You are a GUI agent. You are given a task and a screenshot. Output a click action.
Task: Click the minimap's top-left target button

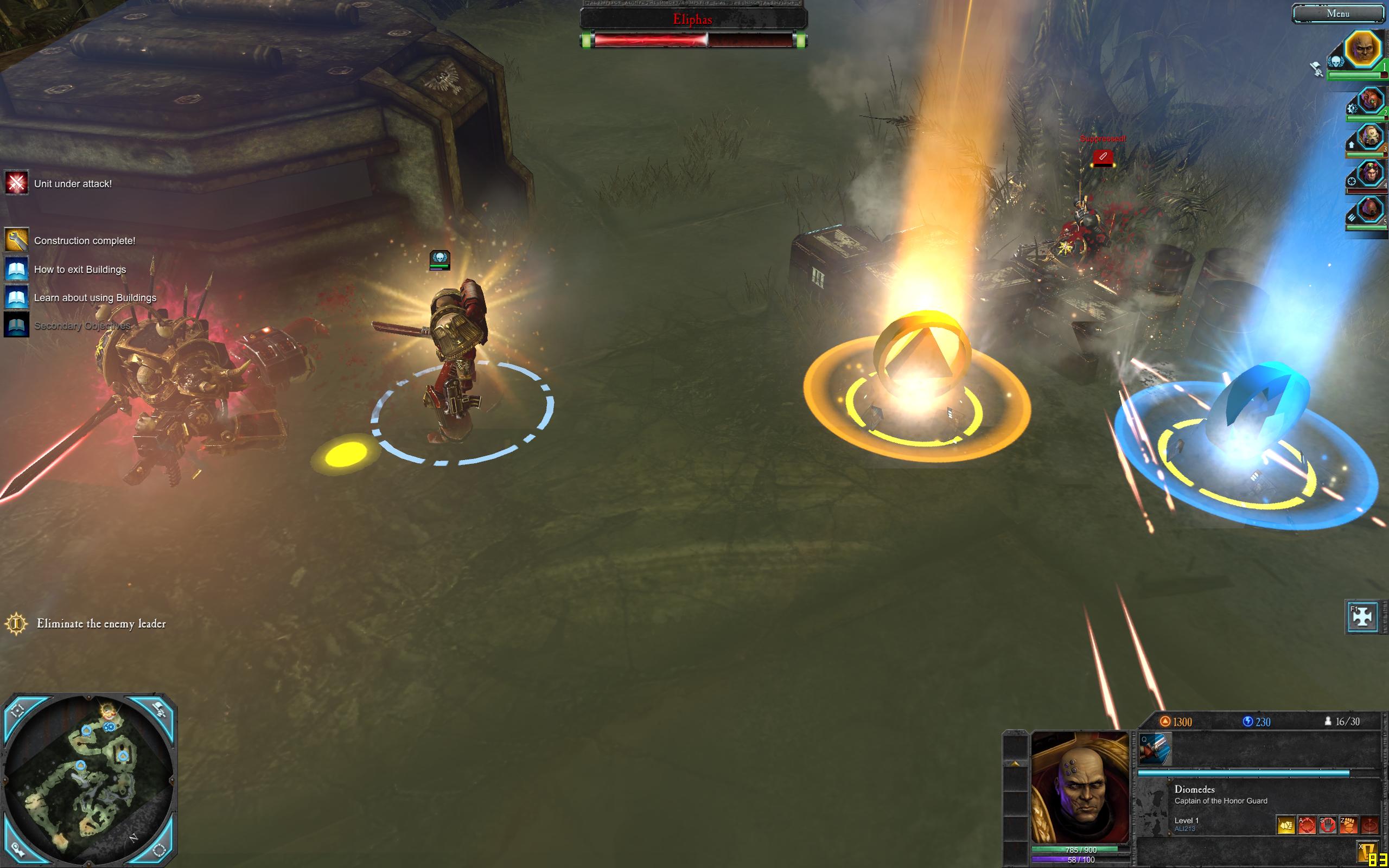pos(18,711)
